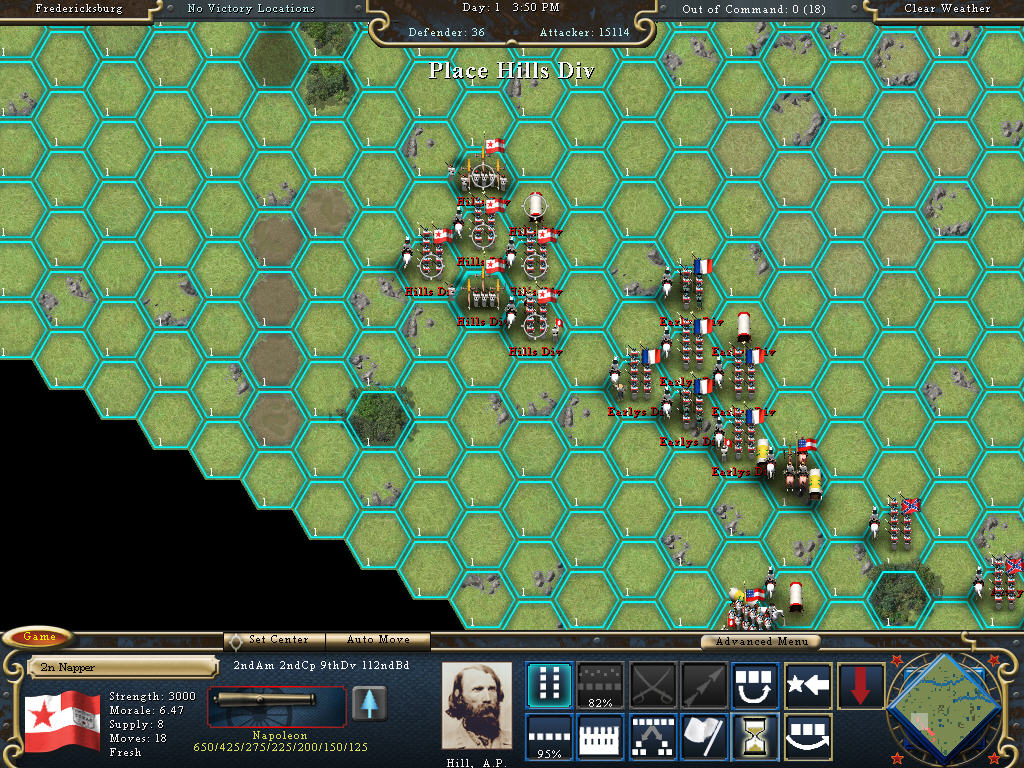Click the diagonal arrow icon

pos(704,685)
